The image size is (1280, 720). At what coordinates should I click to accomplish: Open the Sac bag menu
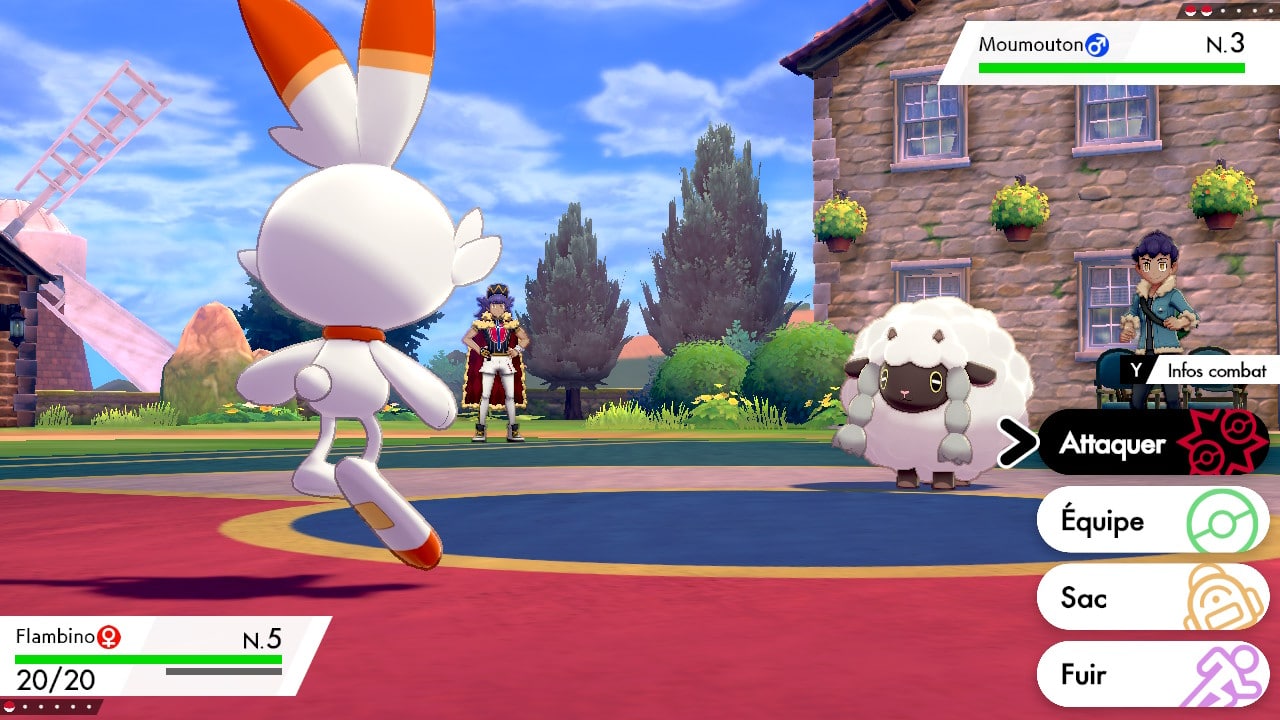[1152, 597]
